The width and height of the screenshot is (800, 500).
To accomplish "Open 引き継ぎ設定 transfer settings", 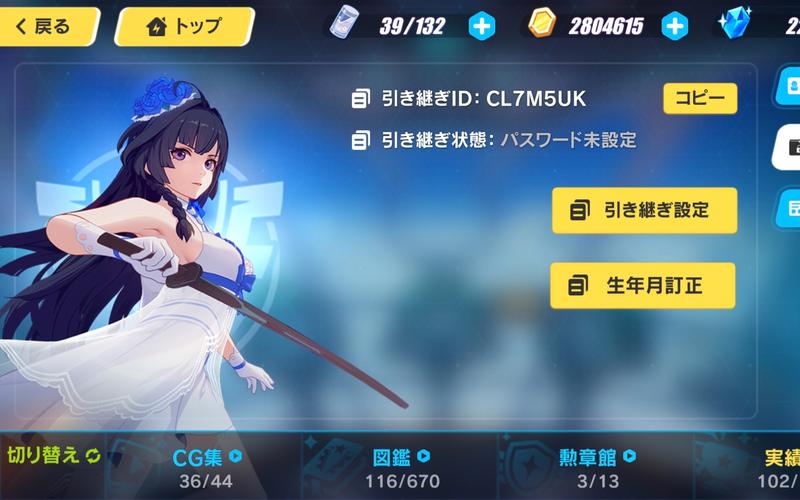I will click(x=644, y=210).
